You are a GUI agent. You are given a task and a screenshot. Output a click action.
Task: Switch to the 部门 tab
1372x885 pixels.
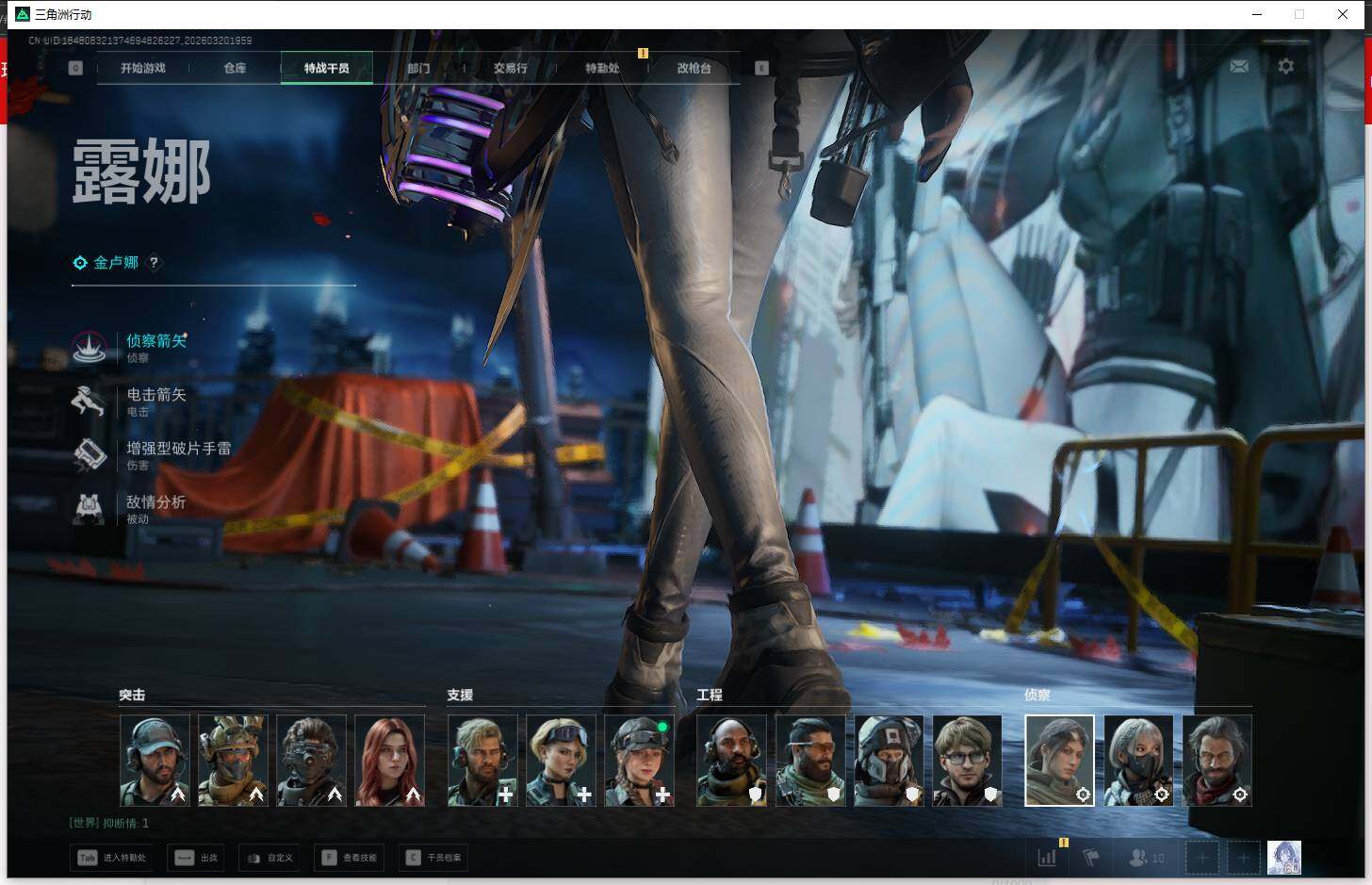418,68
